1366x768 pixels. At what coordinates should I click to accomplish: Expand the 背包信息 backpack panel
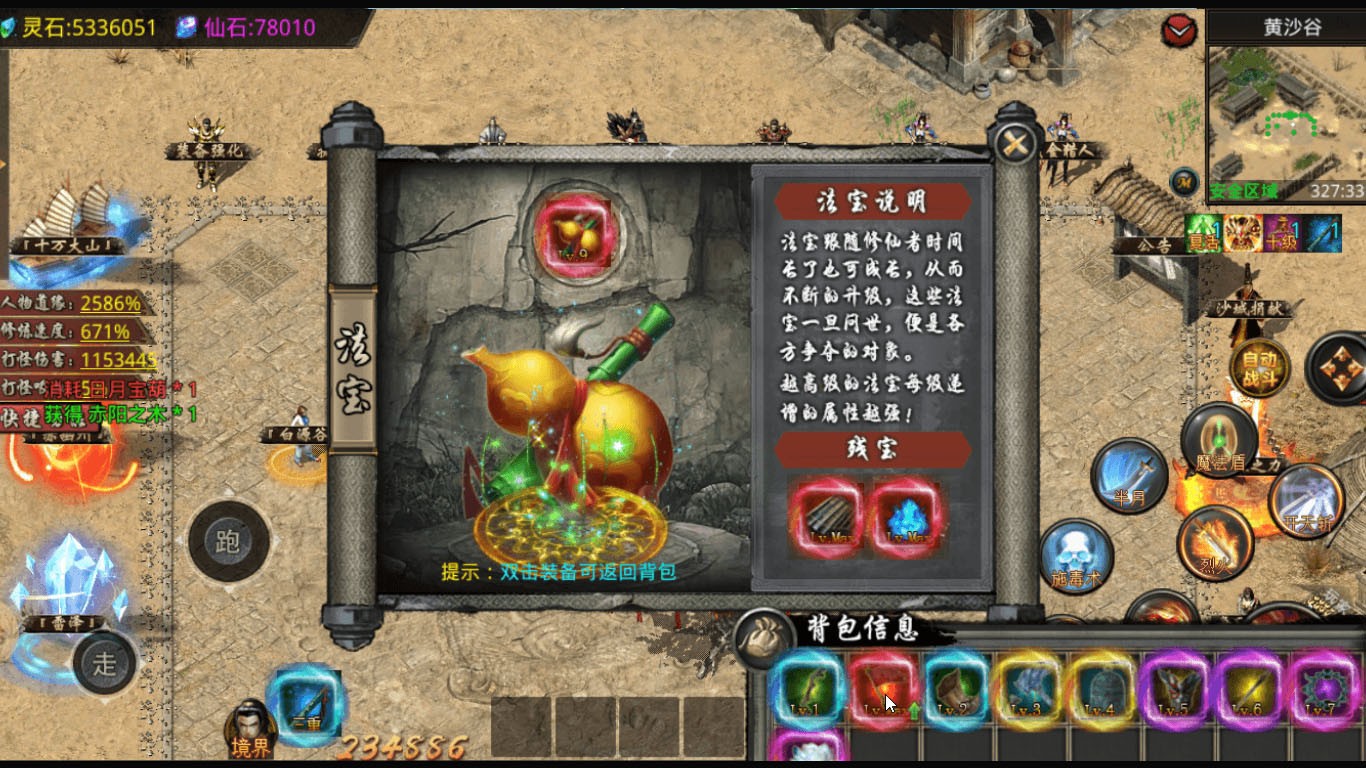[x=863, y=626]
